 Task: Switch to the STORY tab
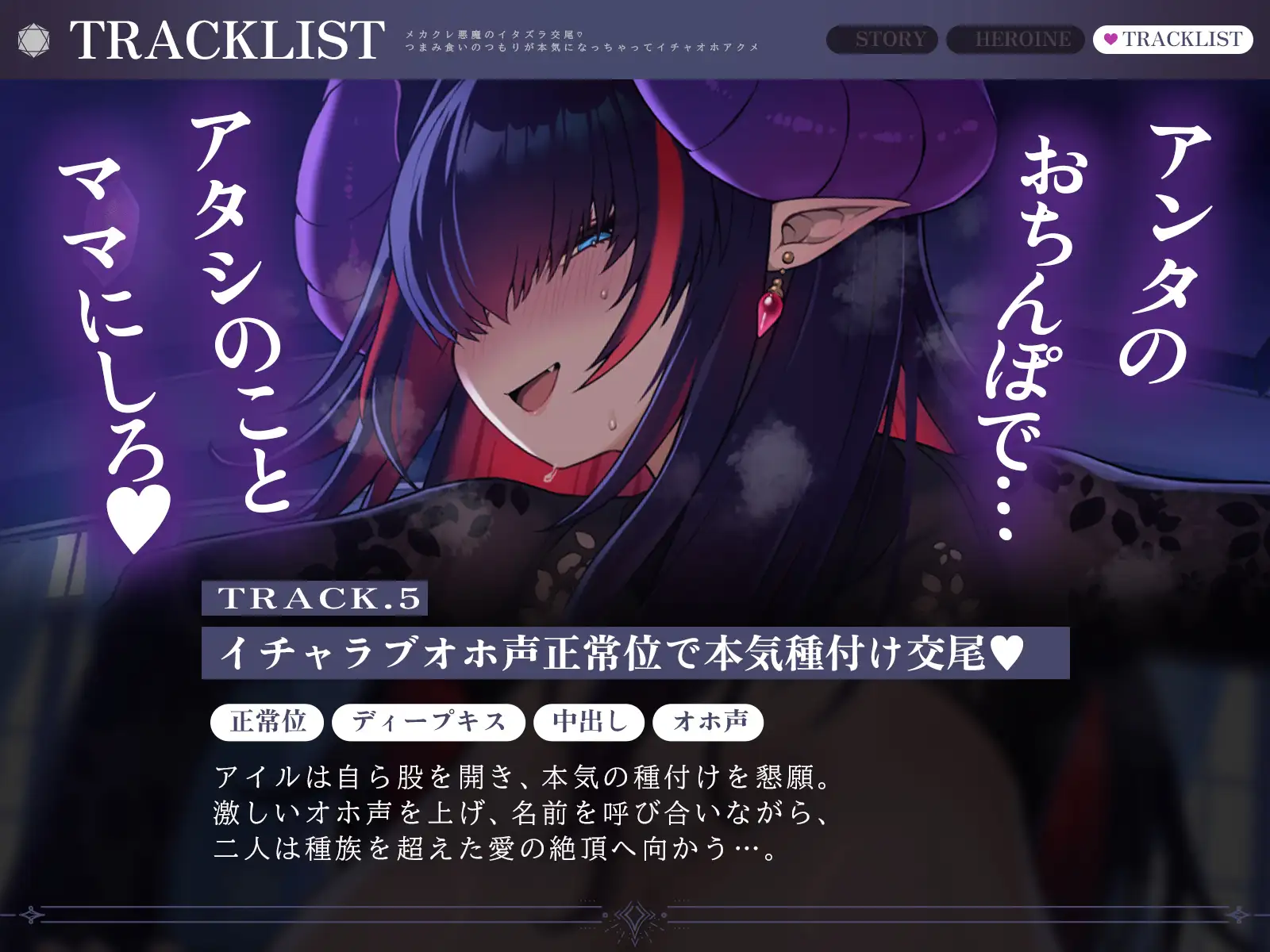(x=889, y=36)
